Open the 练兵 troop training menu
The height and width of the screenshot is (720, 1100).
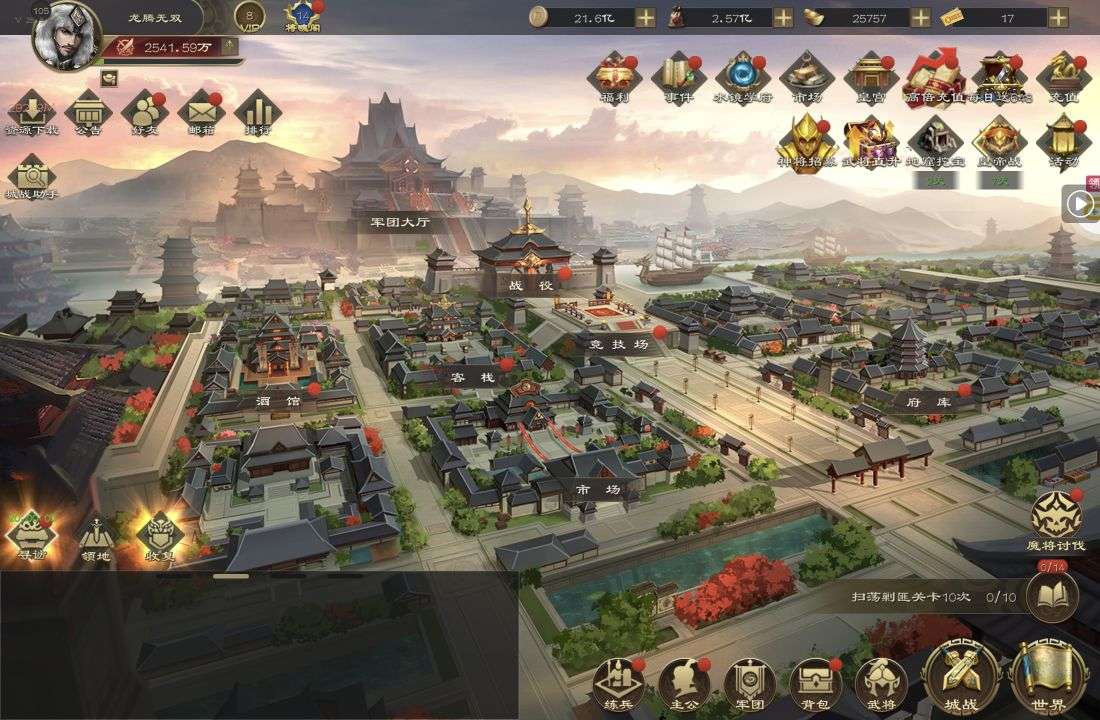[616, 682]
